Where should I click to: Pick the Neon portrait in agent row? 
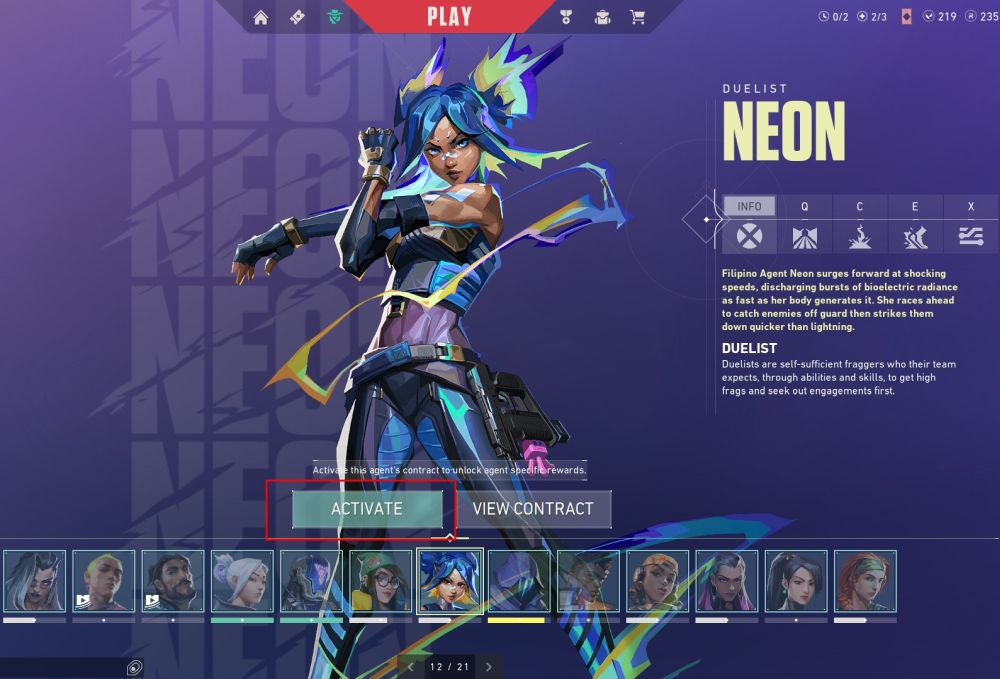coord(450,581)
